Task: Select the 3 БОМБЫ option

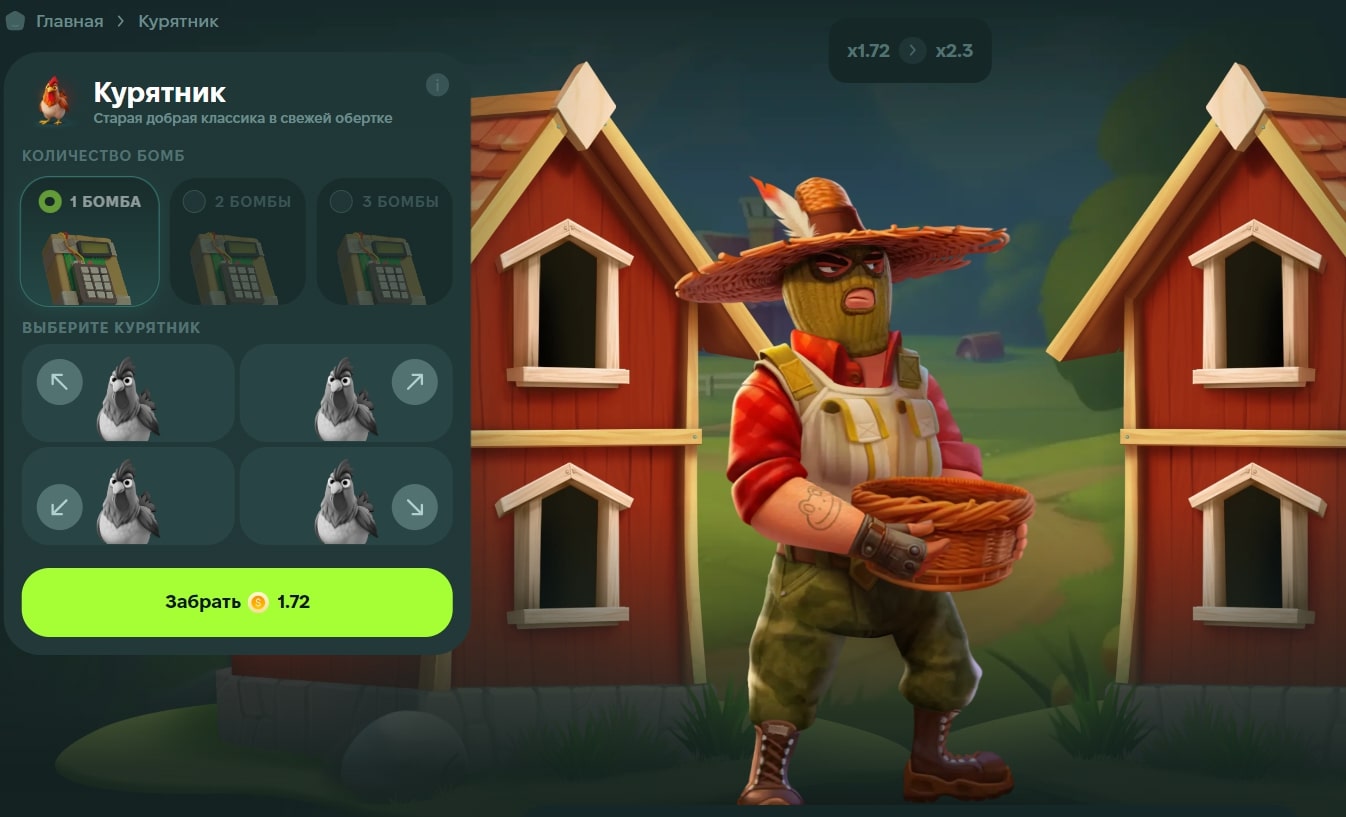Action: click(340, 201)
